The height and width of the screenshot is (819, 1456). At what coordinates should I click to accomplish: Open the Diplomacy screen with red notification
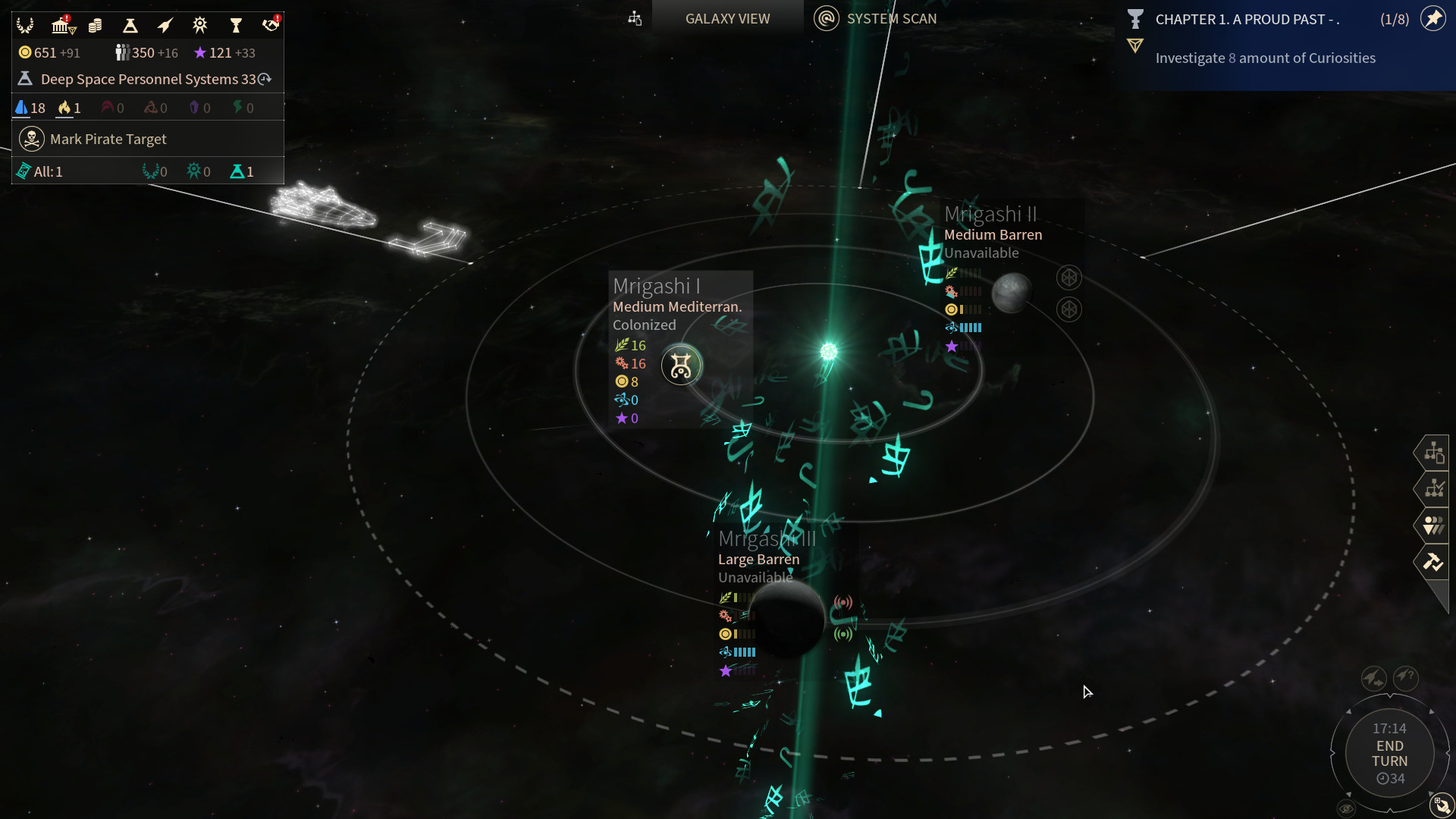pos(271,25)
